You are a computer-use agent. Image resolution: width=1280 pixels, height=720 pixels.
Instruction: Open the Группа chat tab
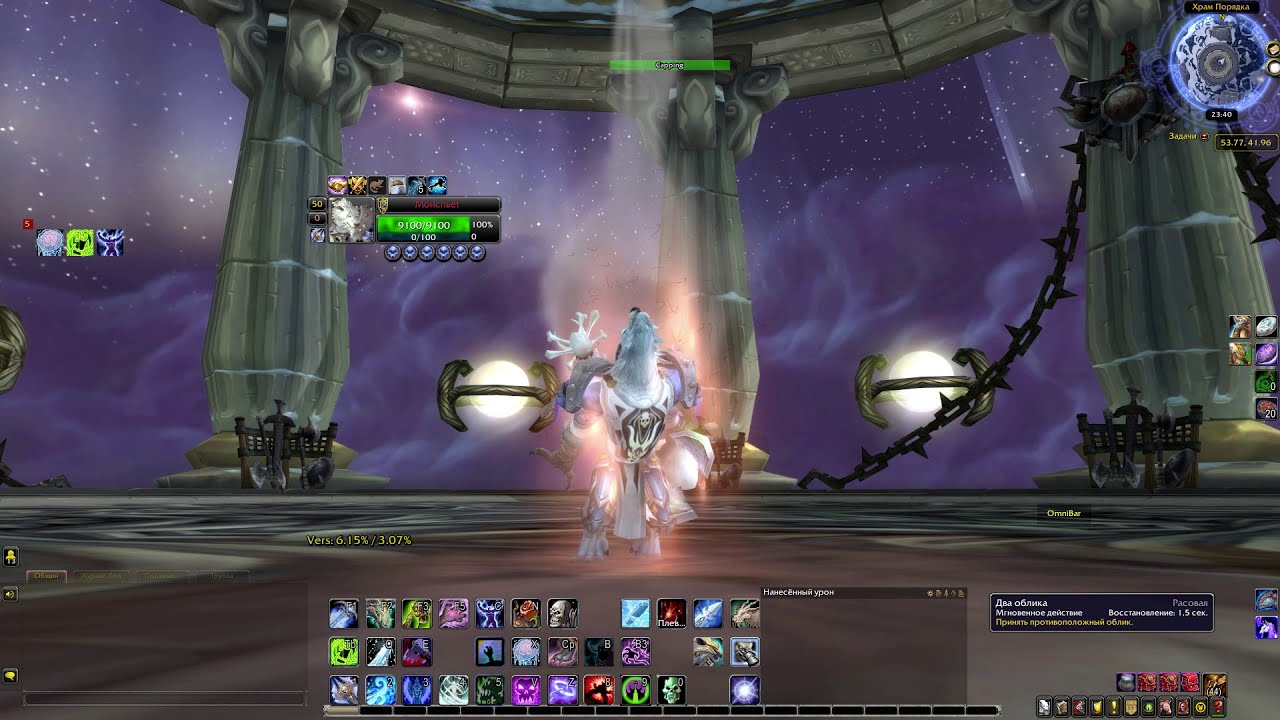222,576
